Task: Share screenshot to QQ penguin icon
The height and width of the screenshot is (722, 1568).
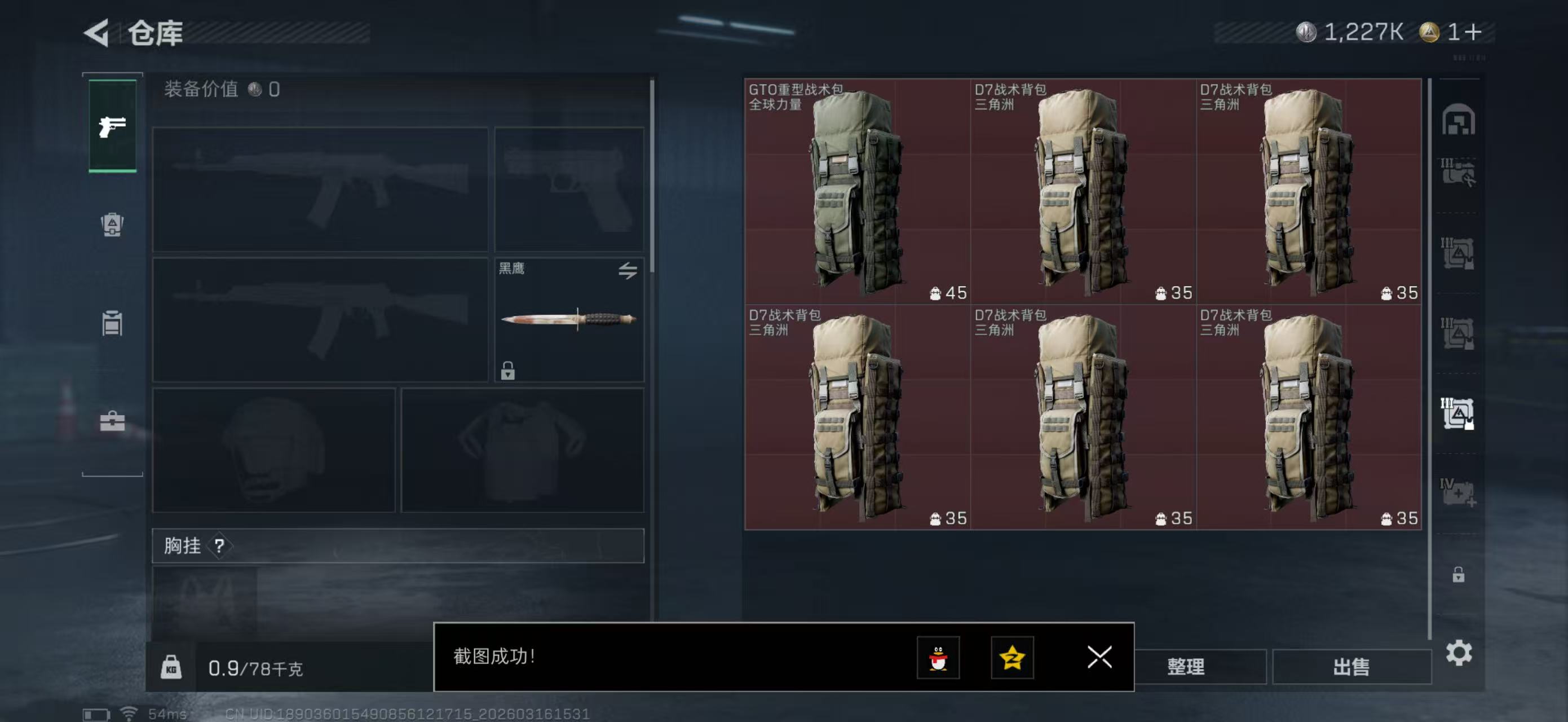Action: pos(938,658)
